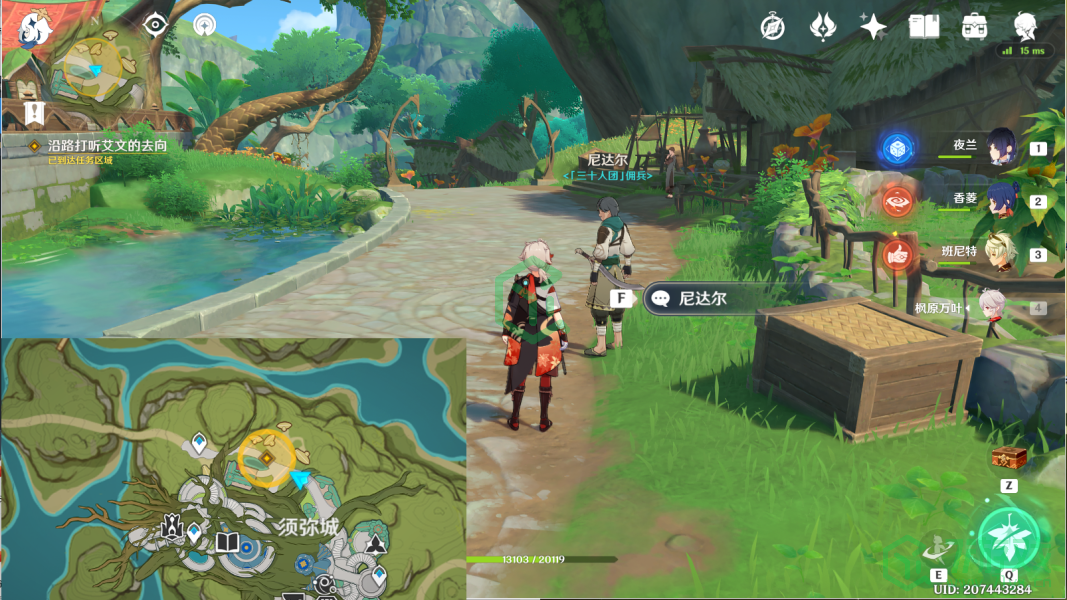Switch to party member 香菱

pos(1001,200)
